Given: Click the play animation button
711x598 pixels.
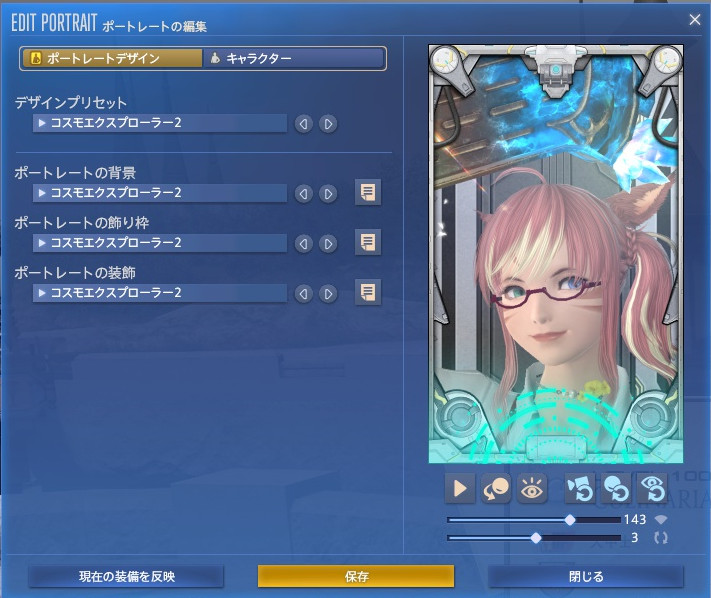Looking at the screenshot, I should pos(460,489).
